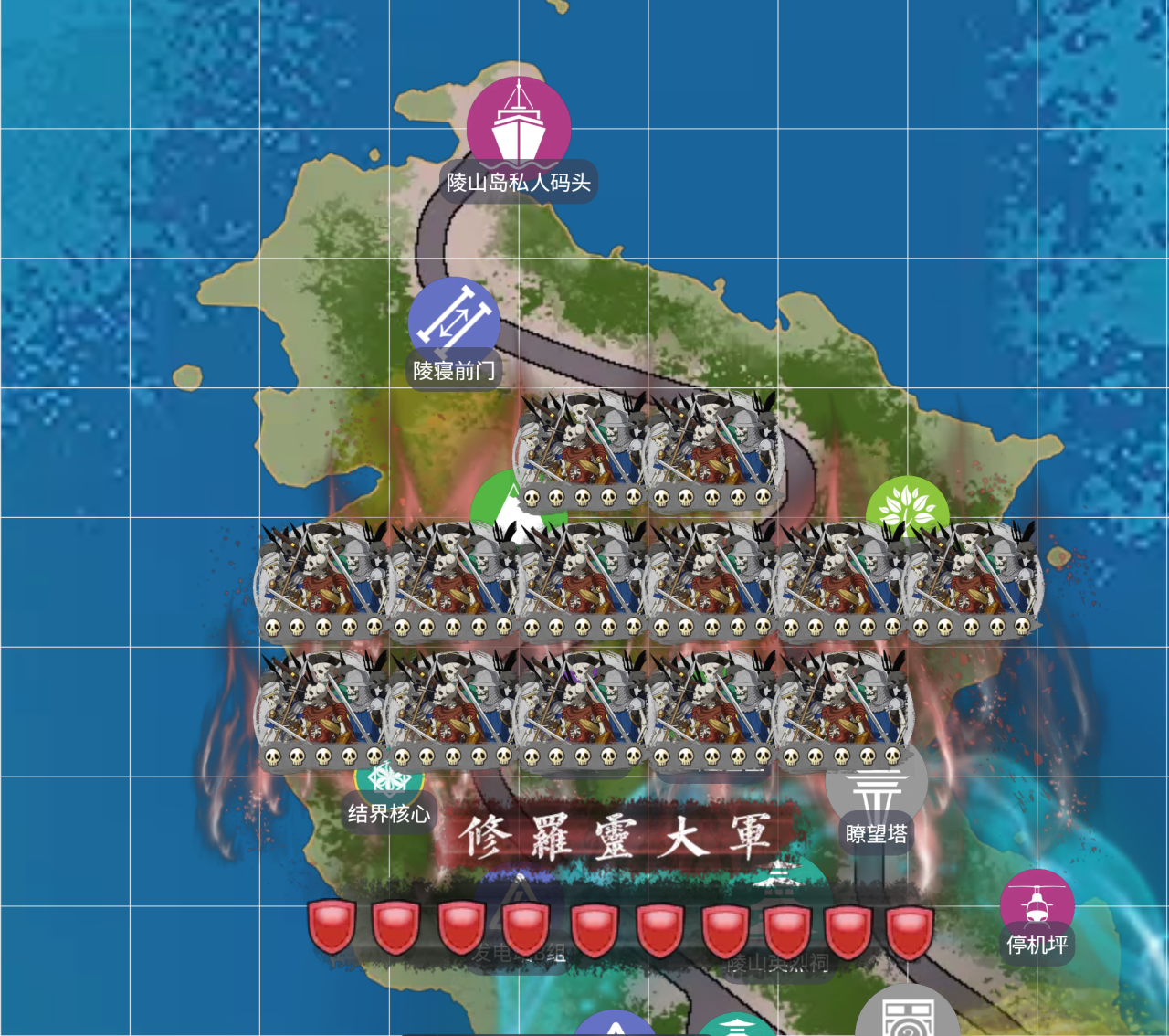
Task: Open the 陵寝前门 map marker
Action: [454, 322]
